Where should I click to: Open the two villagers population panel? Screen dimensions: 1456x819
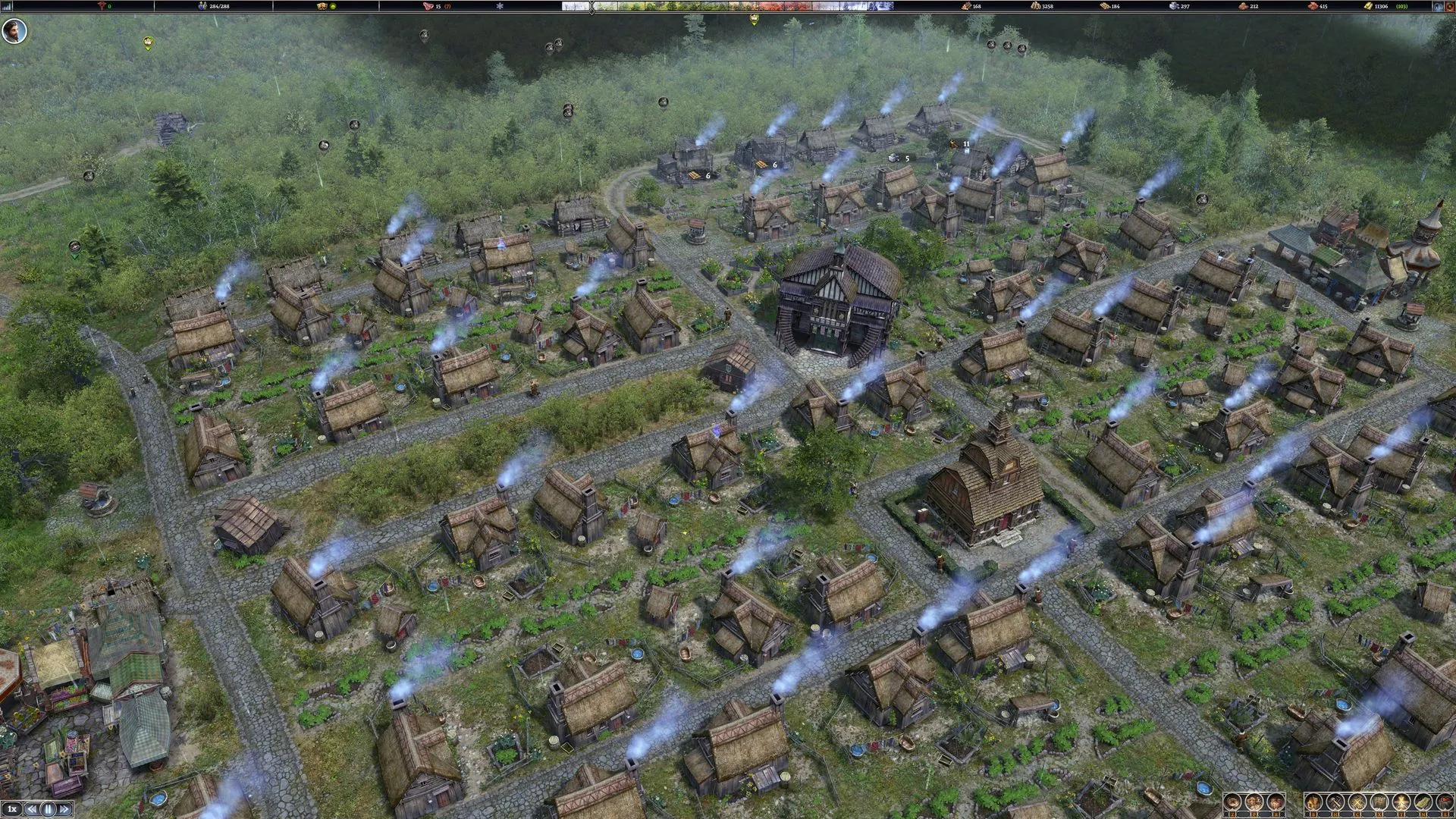point(1254,802)
